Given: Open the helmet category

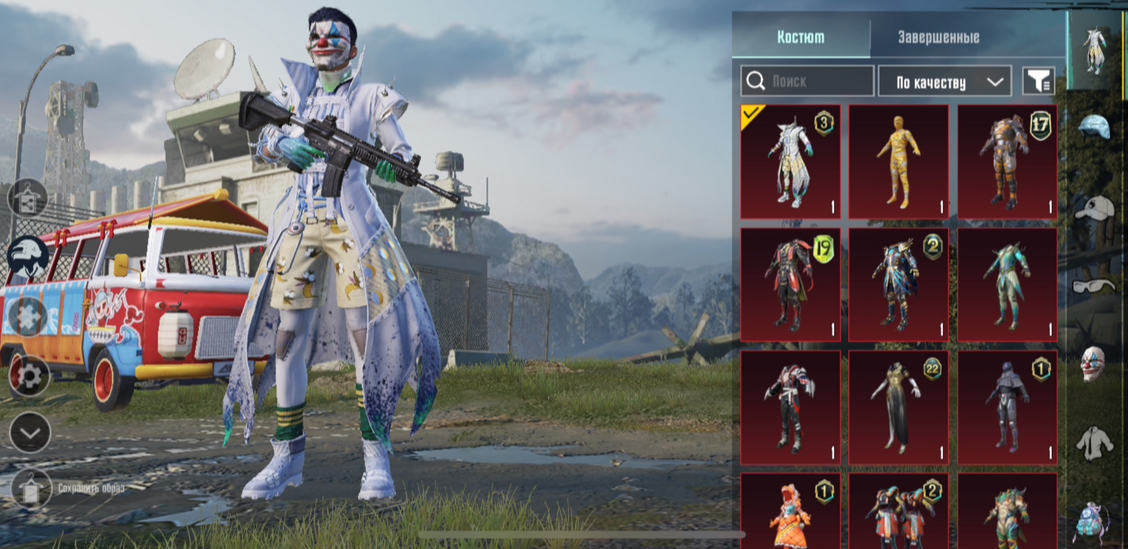Looking at the screenshot, I should coord(1093,127).
